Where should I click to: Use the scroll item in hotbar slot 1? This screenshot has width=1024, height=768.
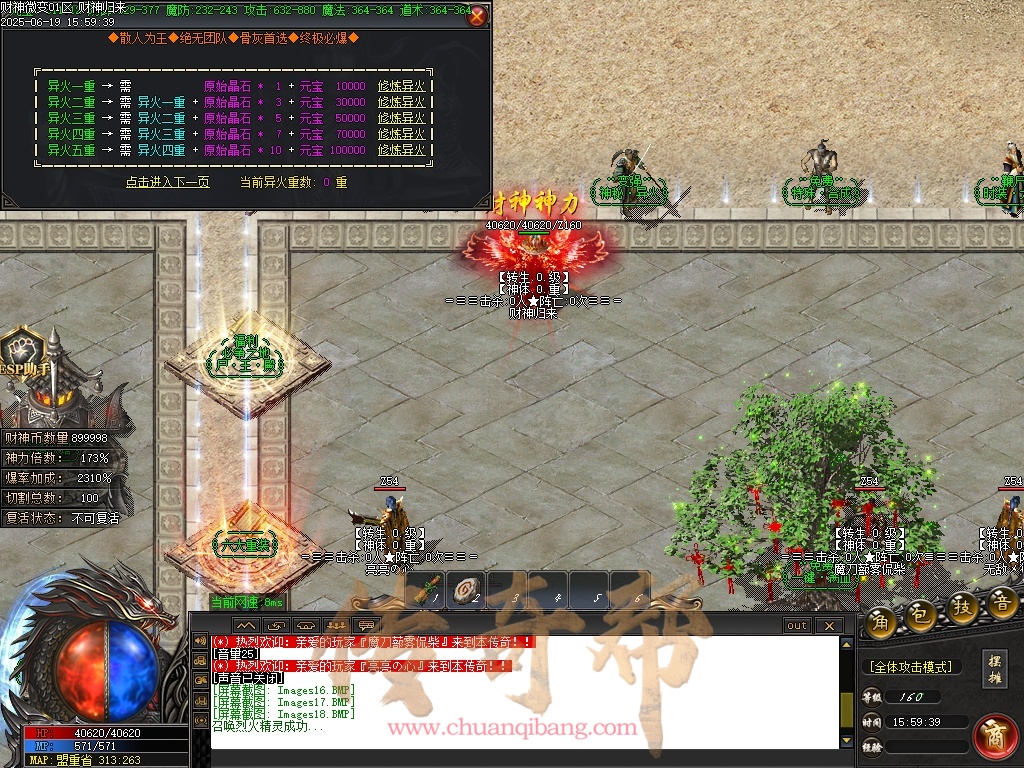point(429,591)
